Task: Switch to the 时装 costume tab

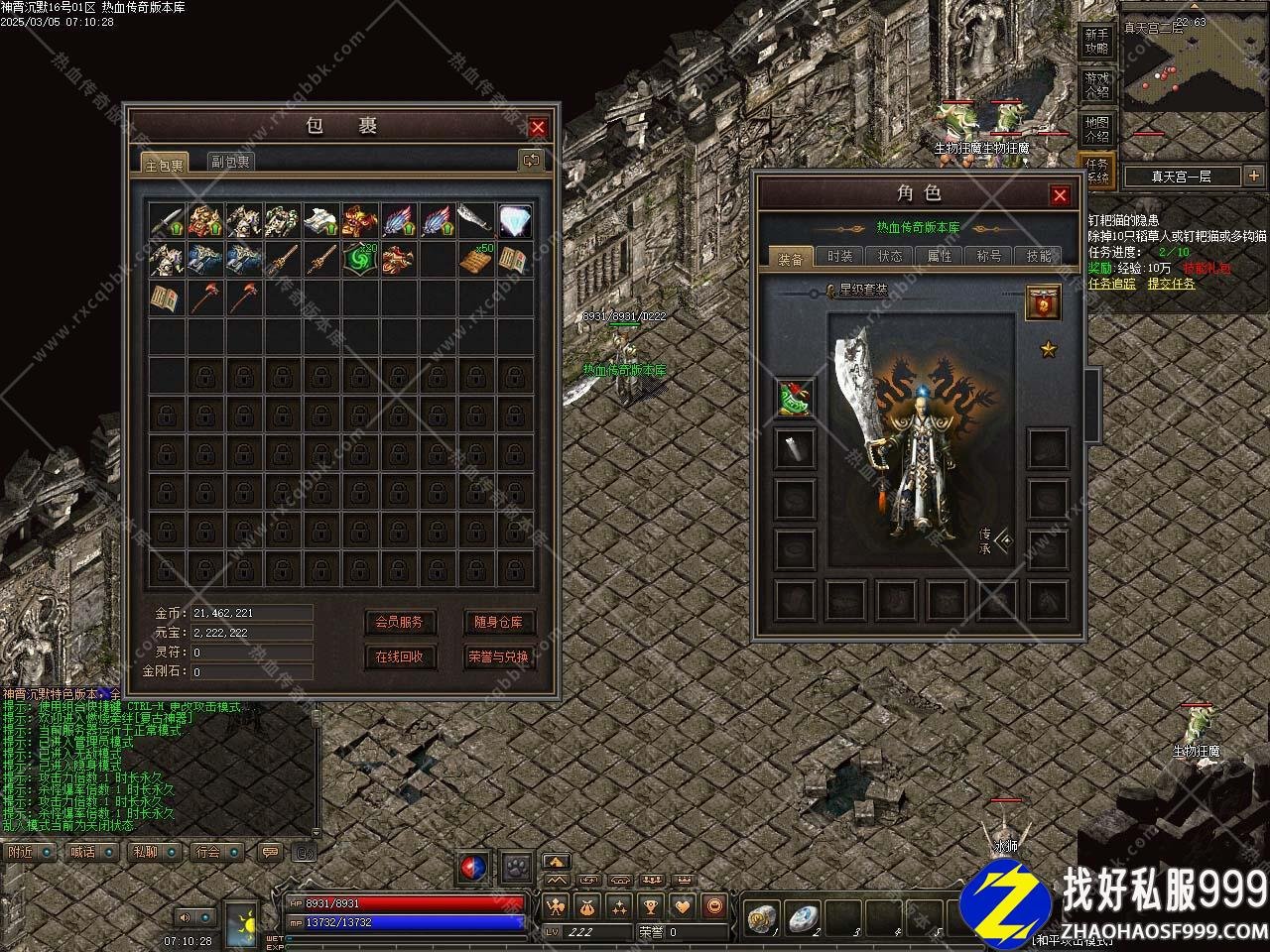Action: 839,256
